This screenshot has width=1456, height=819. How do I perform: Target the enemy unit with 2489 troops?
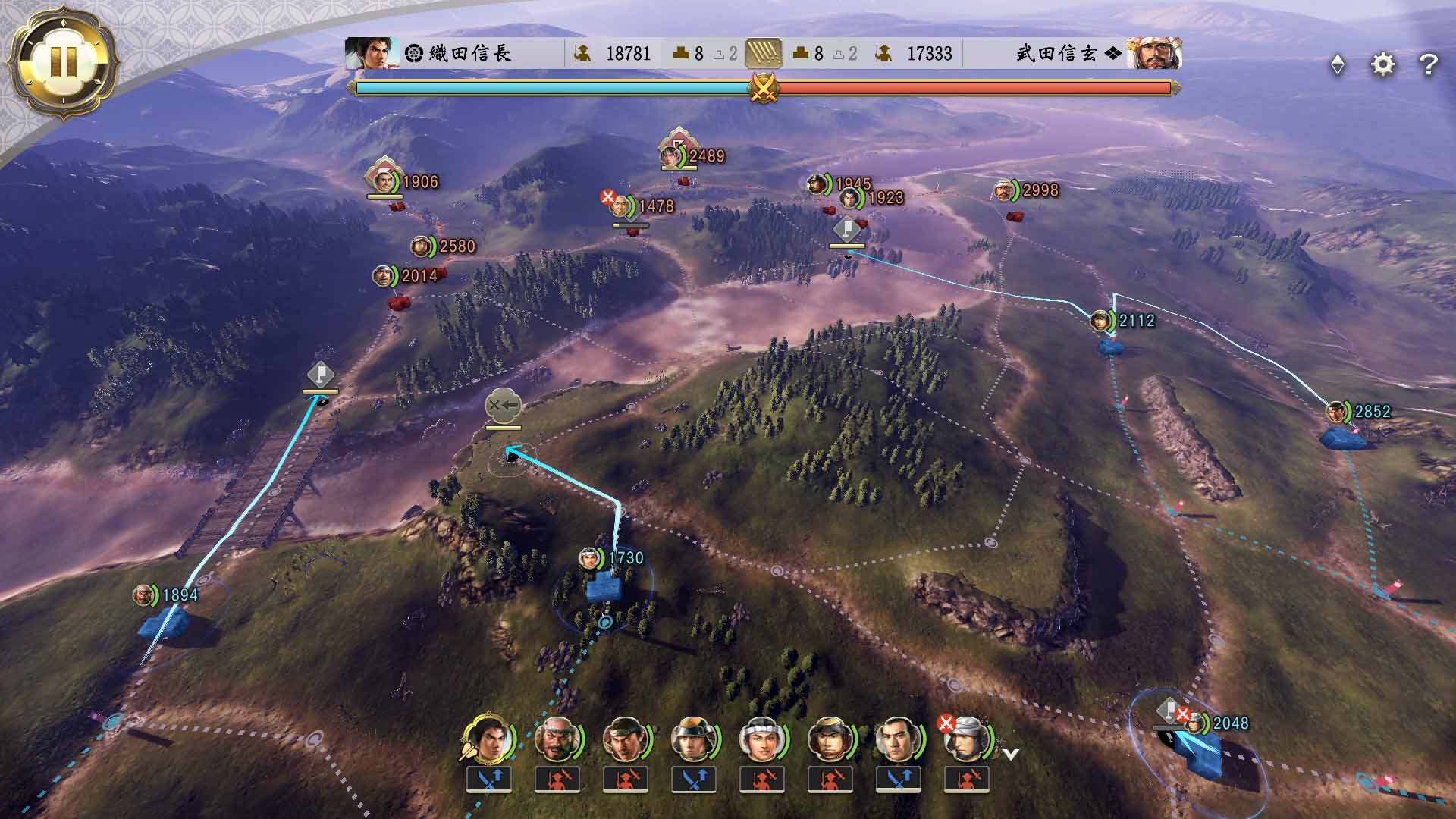[x=672, y=155]
